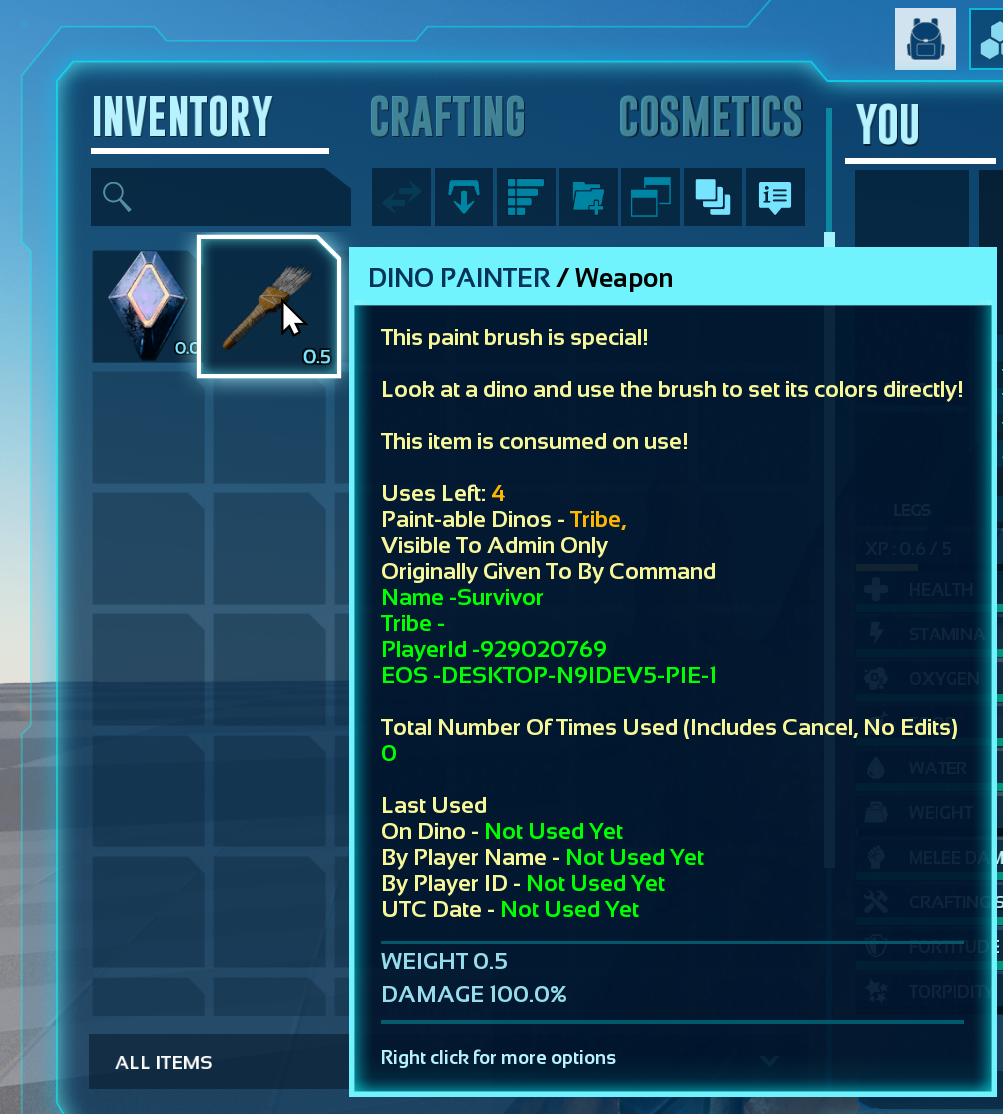Click the stacked squares icon button

712,197
